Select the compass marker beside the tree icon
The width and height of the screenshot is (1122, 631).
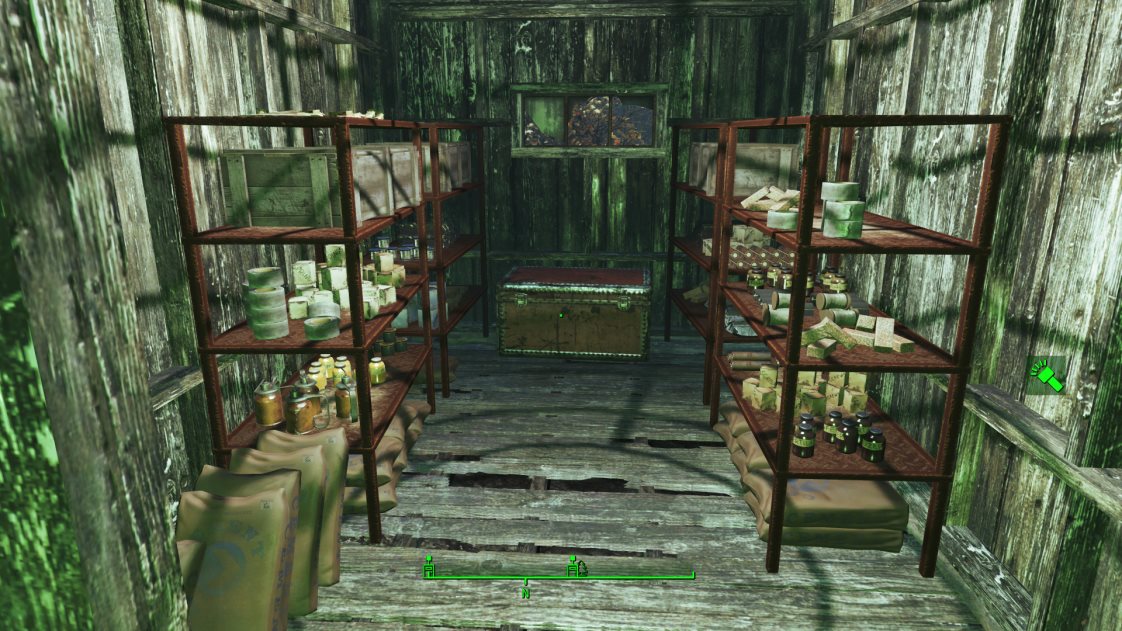click(572, 567)
